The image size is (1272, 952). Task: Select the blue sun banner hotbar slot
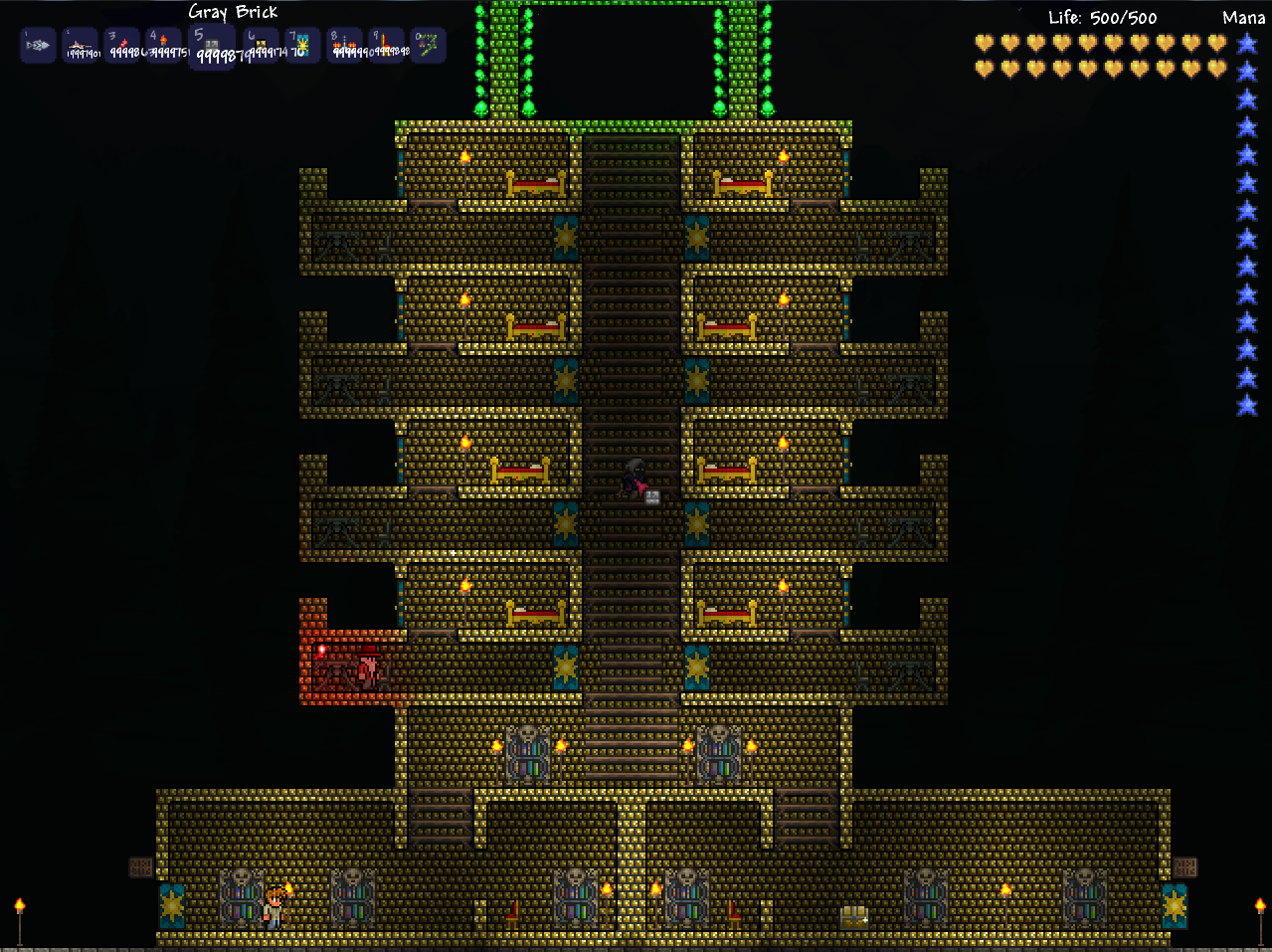pyautogui.click(x=301, y=46)
